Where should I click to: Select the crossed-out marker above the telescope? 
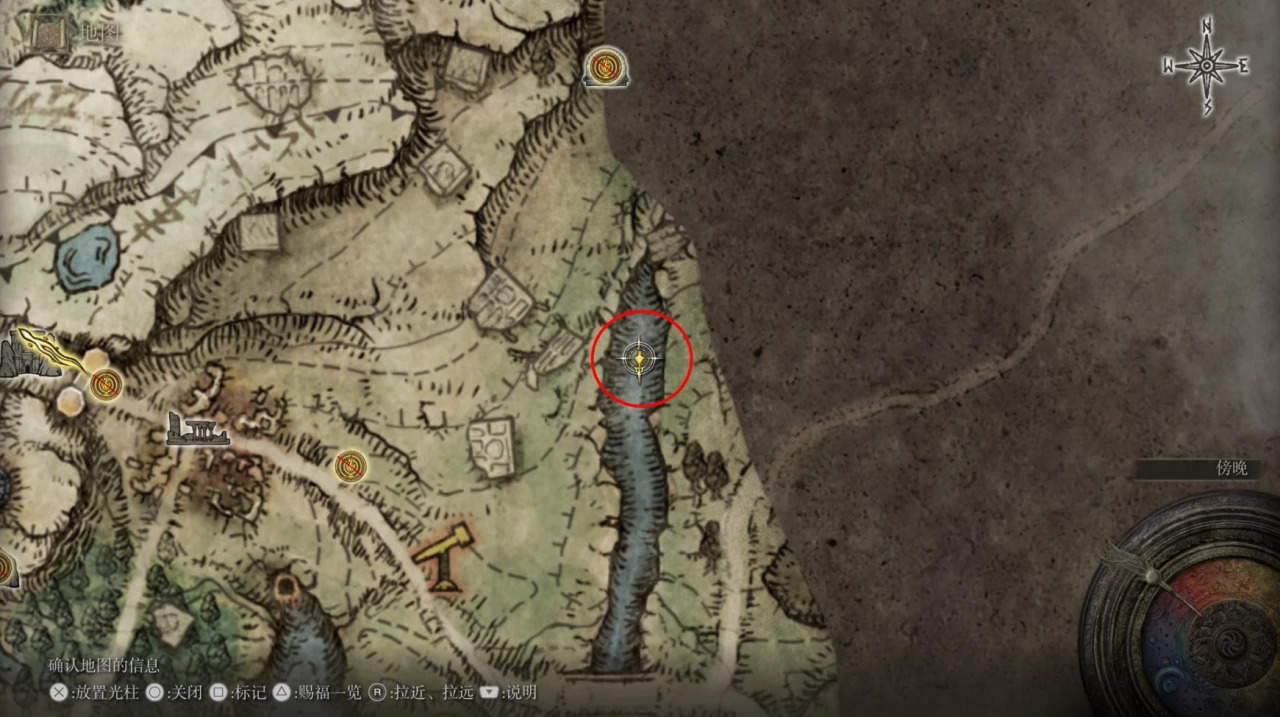point(349,465)
